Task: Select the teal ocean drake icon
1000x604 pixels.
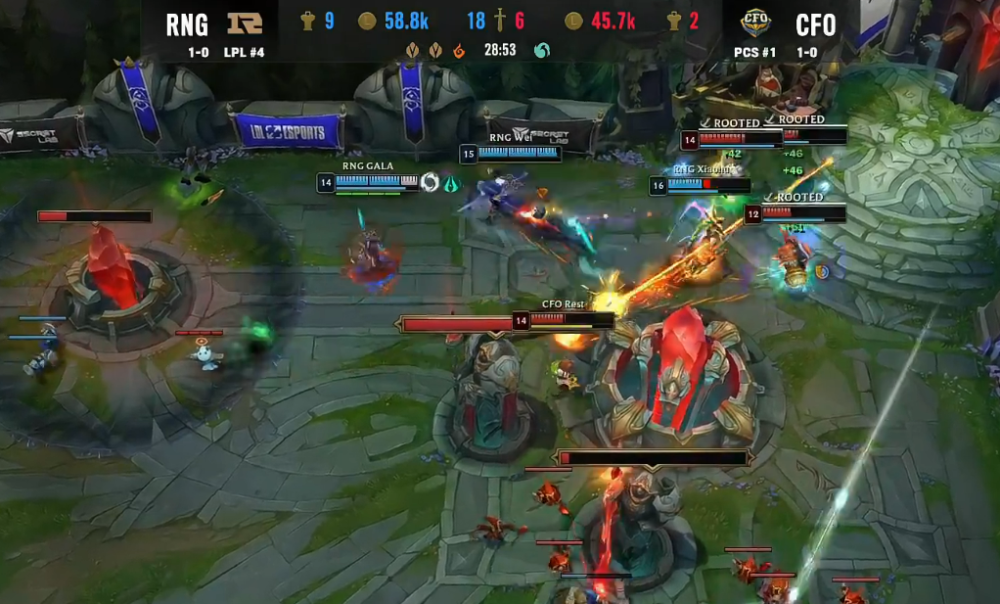Action: pyautogui.click(x=541, y=50)
